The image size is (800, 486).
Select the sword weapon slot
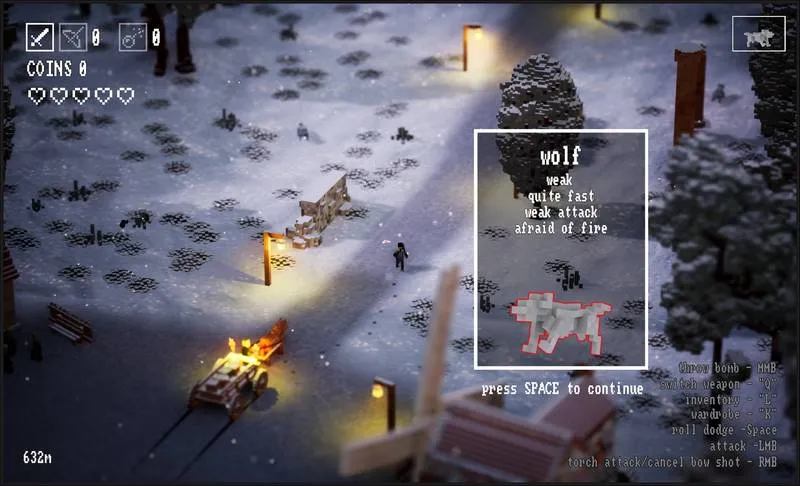coord(40,37)
